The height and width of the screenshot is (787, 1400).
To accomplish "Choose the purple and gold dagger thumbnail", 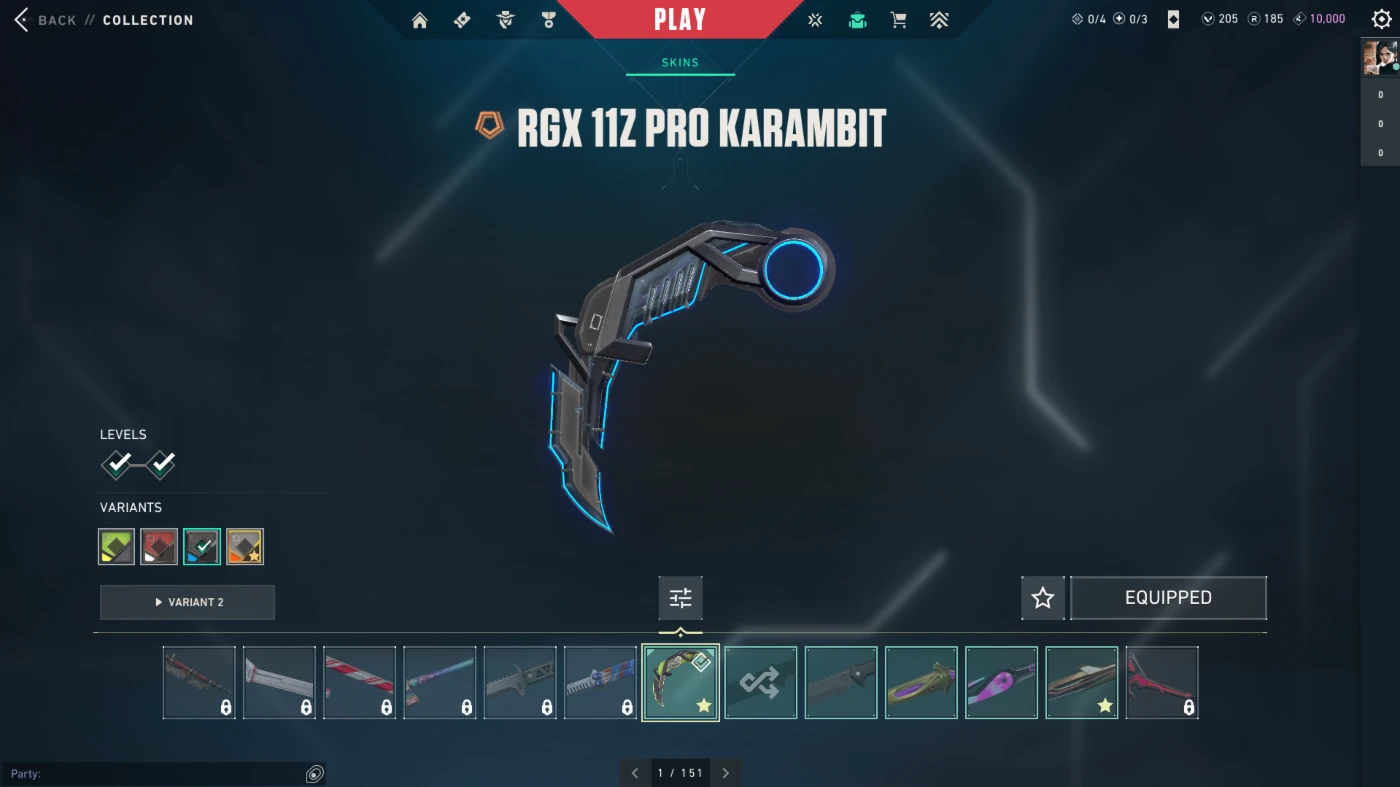I will click(x=921, y=682).
